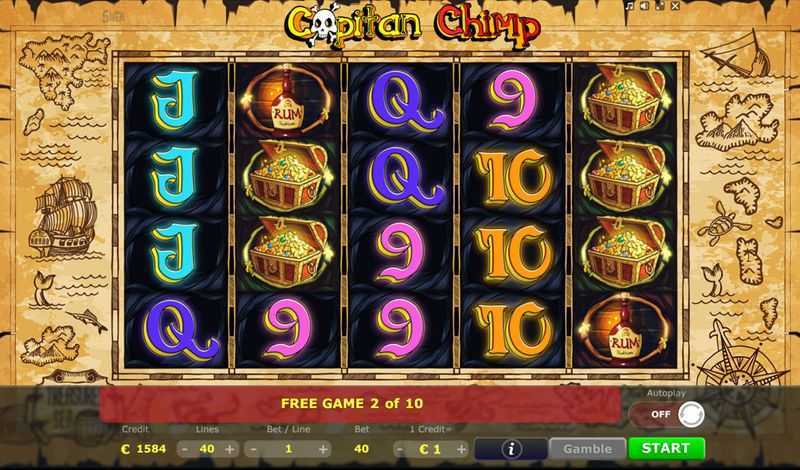Lower the Bet / Line value
The image size is (800, 470).
(x=254, y=449)
